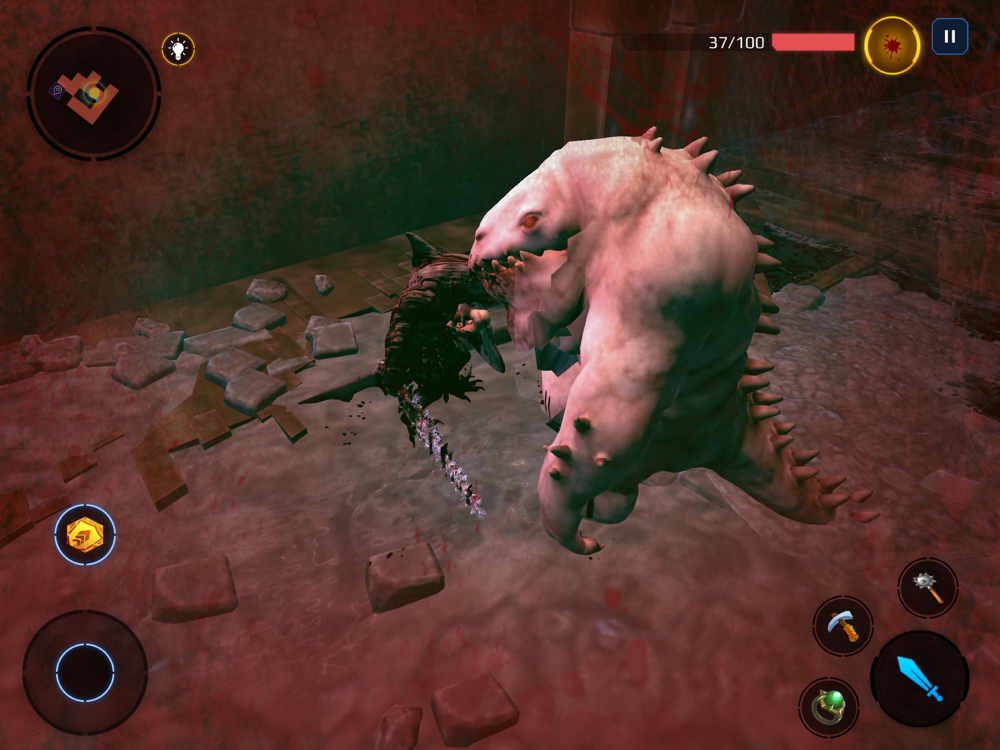Open the circular minimap
1000x750 pixels.
point(93,93)
